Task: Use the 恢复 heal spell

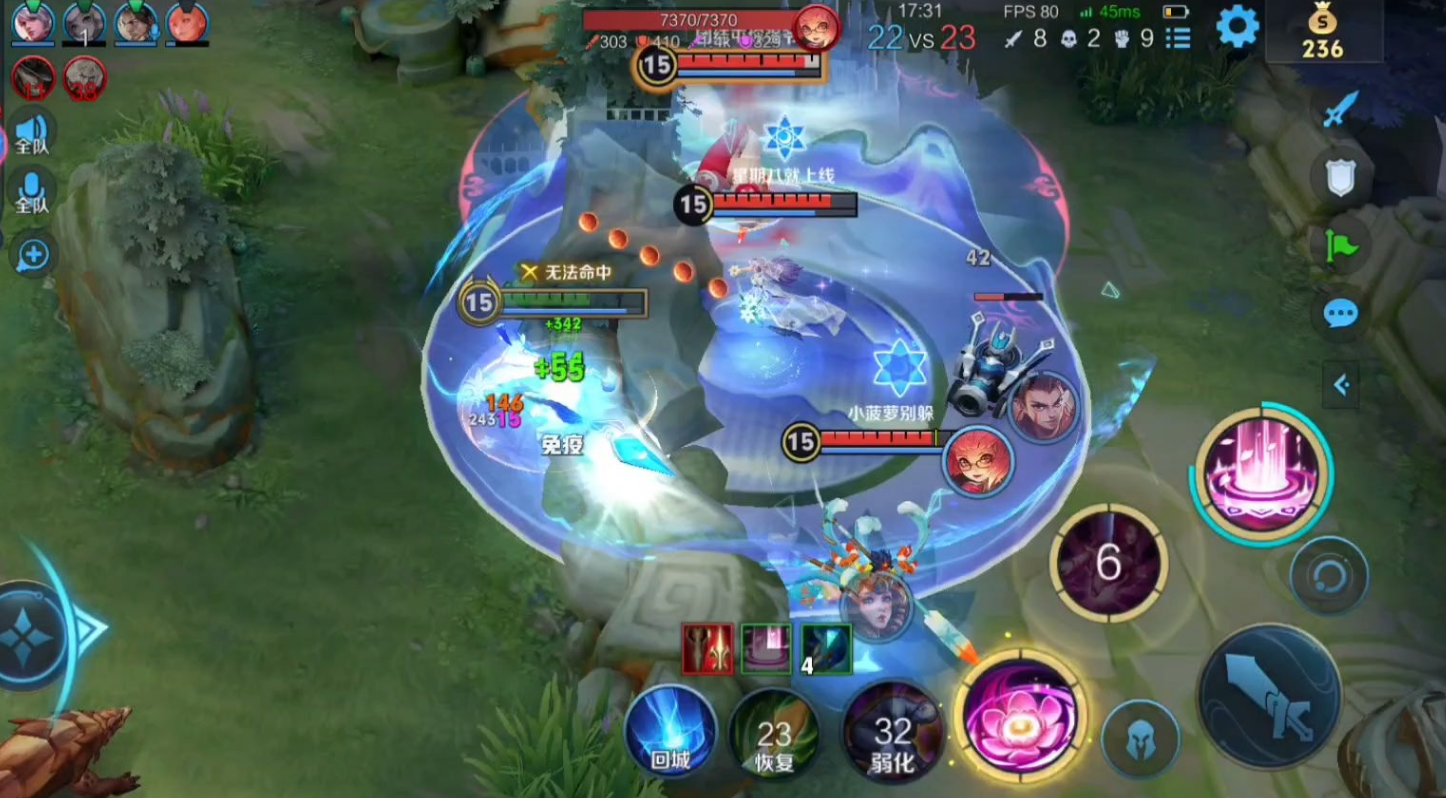Action: (774, 738)
